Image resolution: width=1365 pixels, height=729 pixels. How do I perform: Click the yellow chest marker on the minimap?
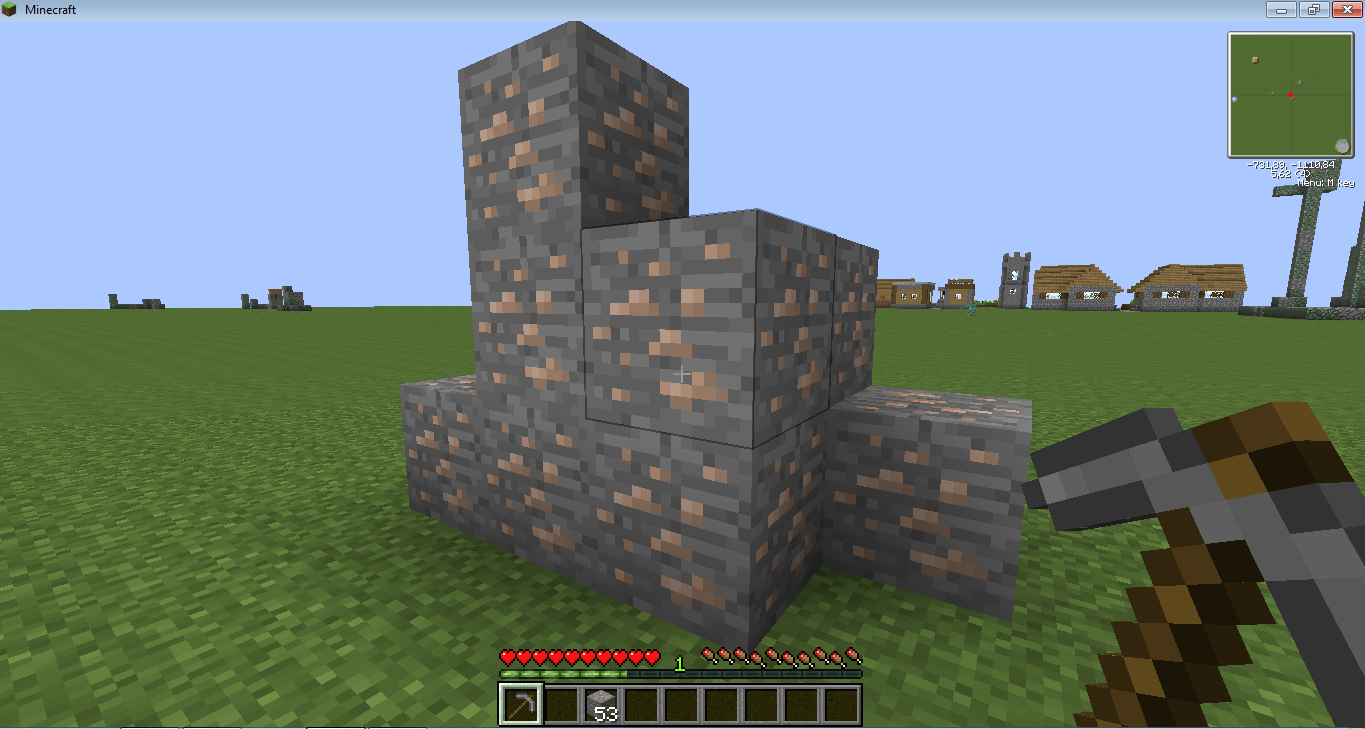(x=1255, y=60)
